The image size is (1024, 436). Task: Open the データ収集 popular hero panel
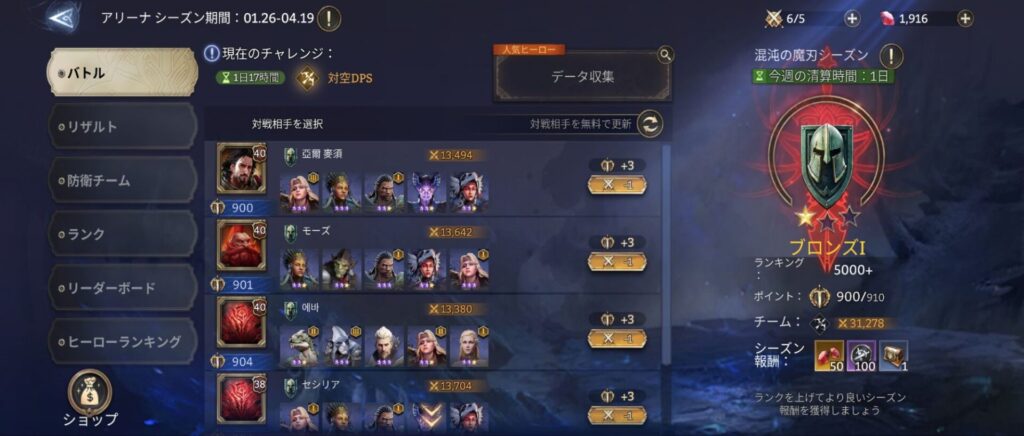click(583, 75)
